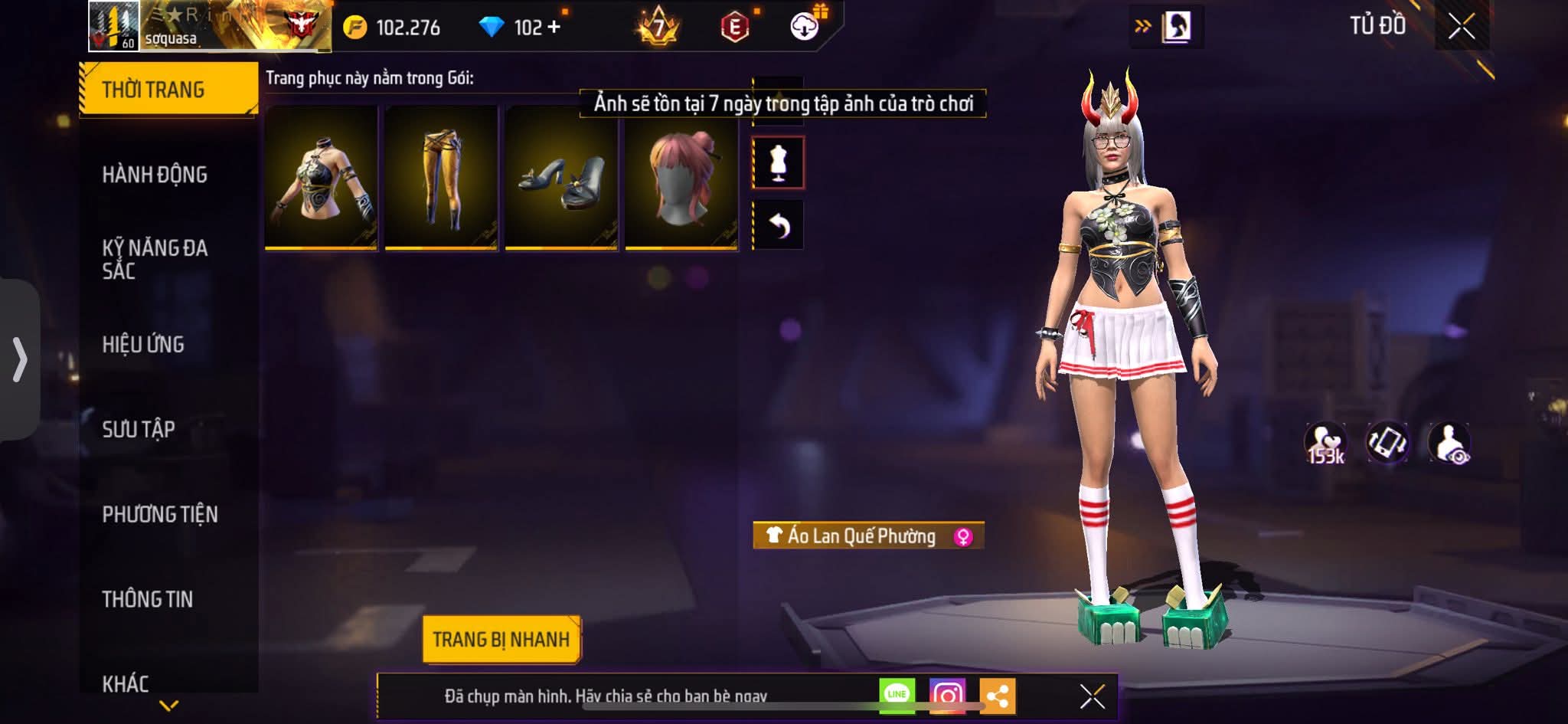
Task: Dismiss the screenshot share banner
Action: (1092, 696)
